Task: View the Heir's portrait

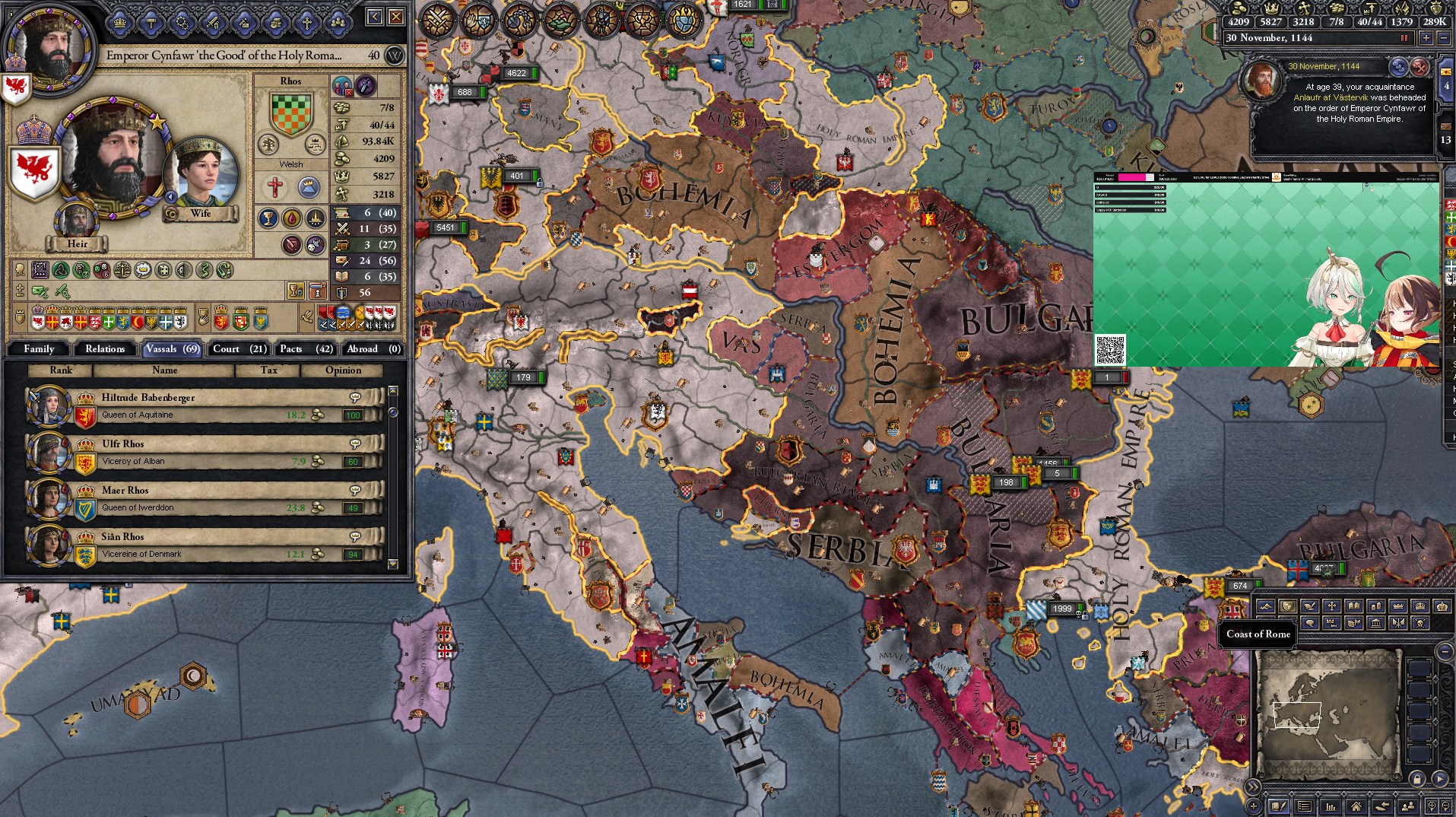Action: 77,221
